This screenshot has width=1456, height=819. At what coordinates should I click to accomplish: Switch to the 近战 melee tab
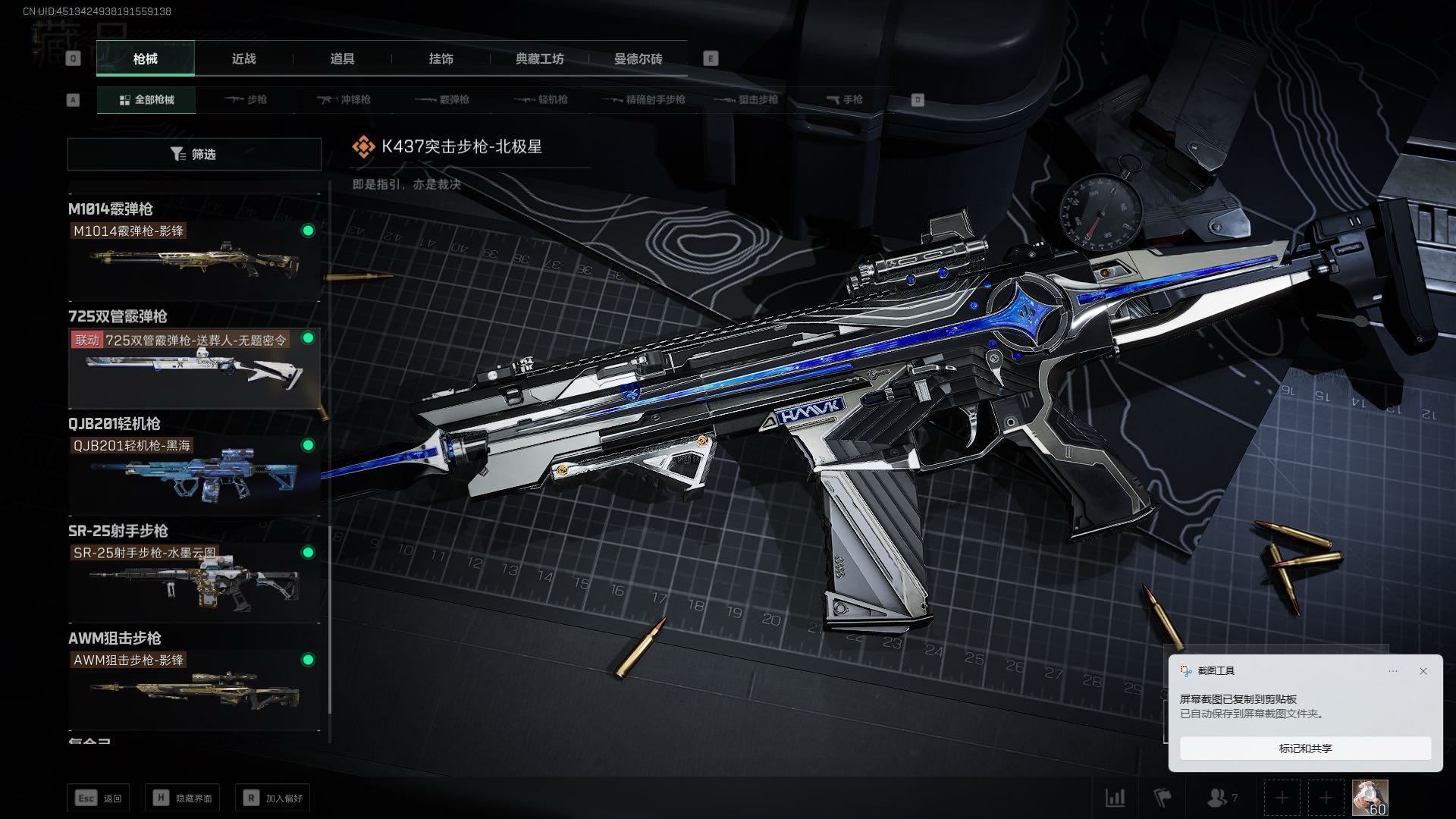(243, 58)
